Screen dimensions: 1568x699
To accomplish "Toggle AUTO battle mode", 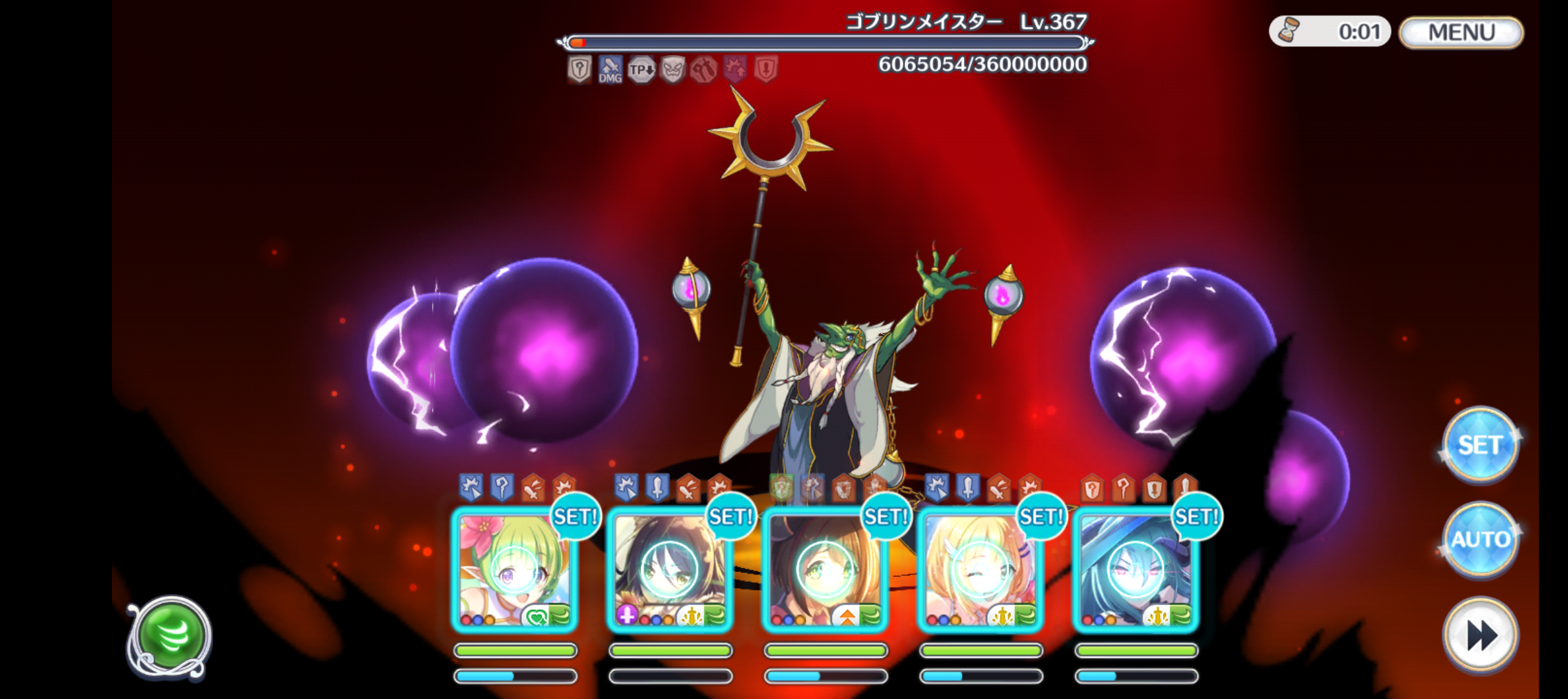I will (x=1479, y=539).
